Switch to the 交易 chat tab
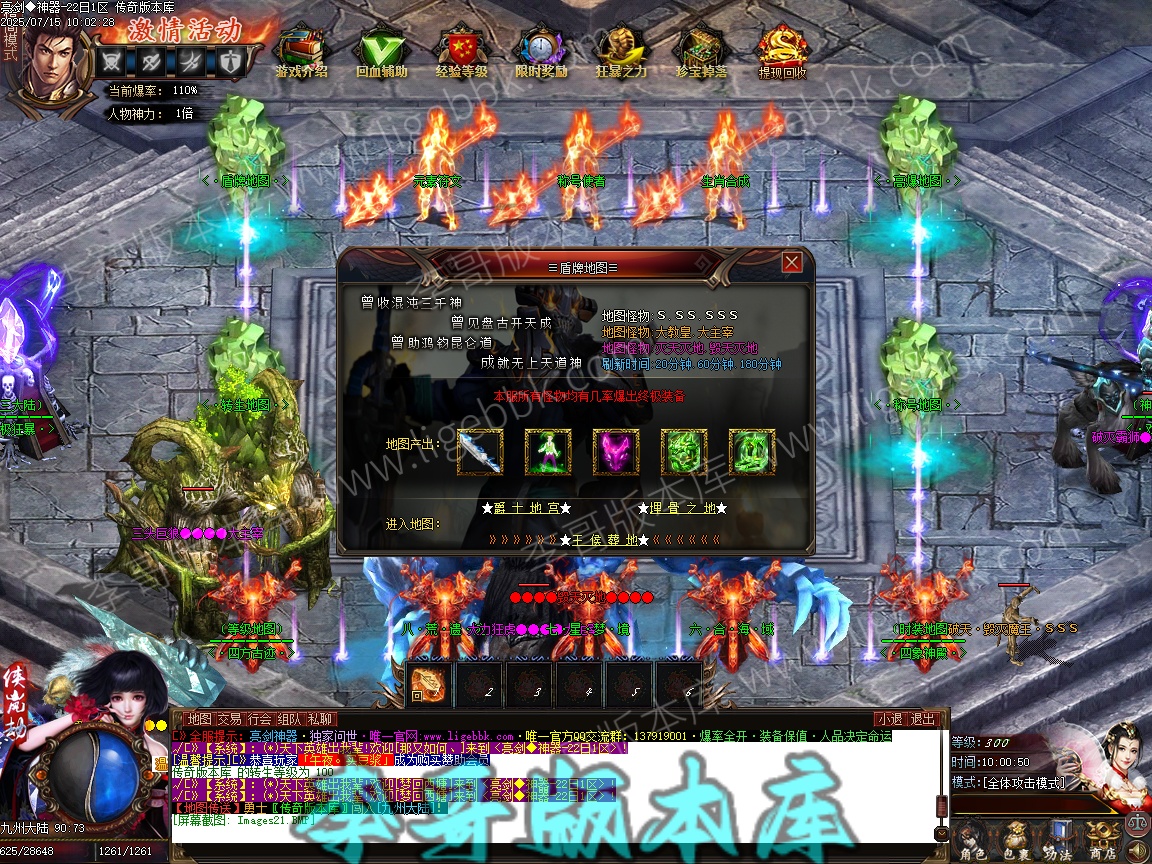The height and width of the screenshot is (864, 1152). tap(229, 719)
